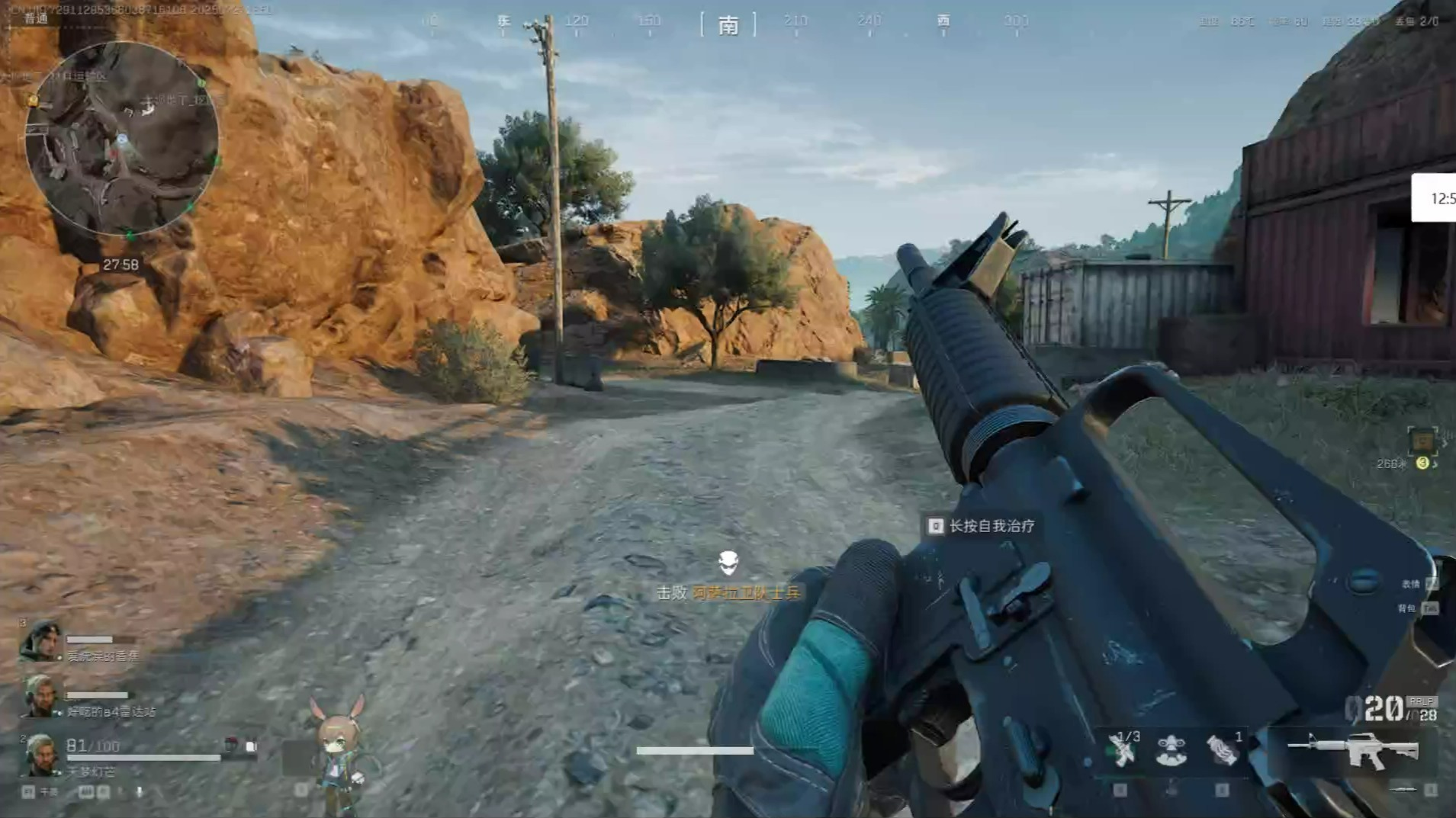This screenshot has width=1456, height=818.
Task: Use the drone-shaped gadget icon
Action: point(1171,750)
